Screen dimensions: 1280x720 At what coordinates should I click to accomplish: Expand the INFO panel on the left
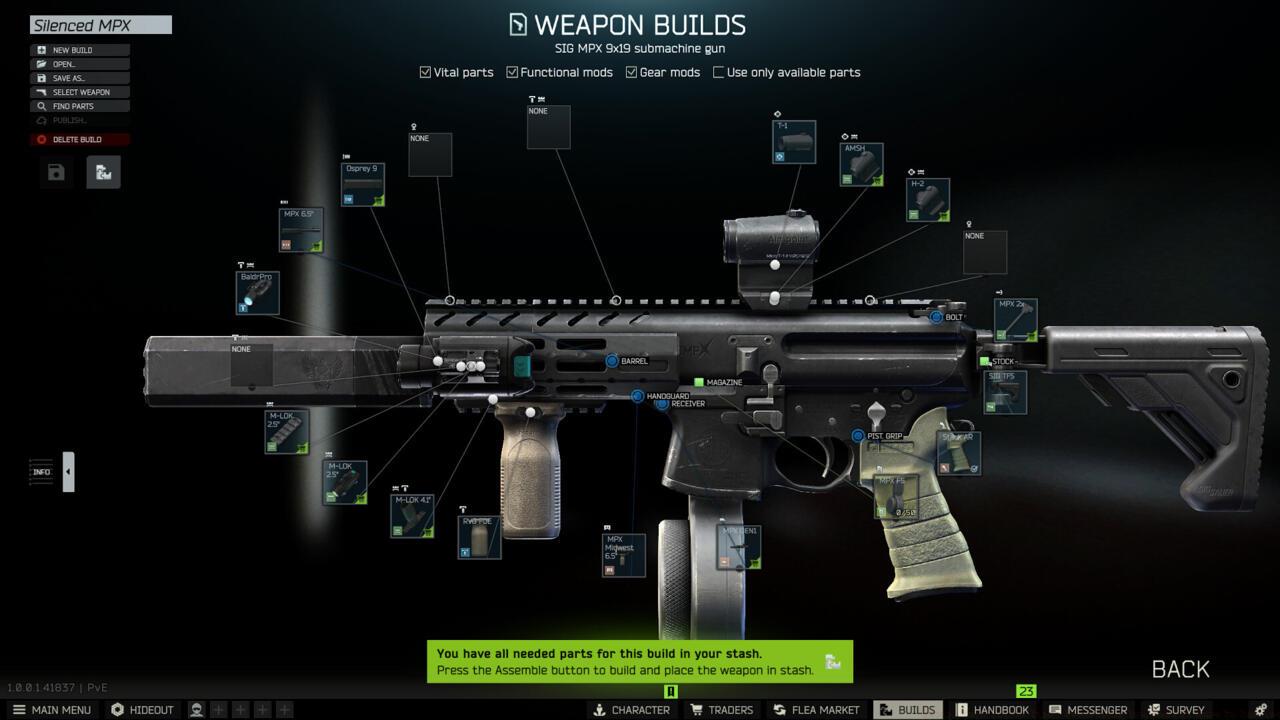point(67,471)
